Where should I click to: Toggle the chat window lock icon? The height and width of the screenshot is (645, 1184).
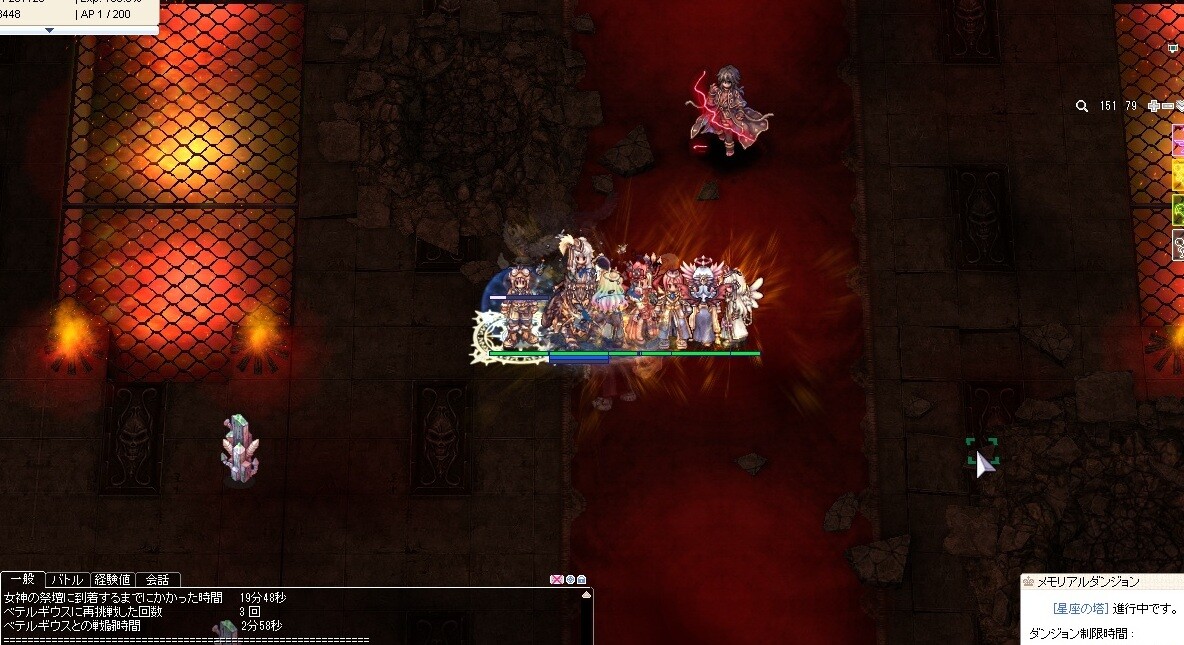pyautogui.click(x=581, y=579)
